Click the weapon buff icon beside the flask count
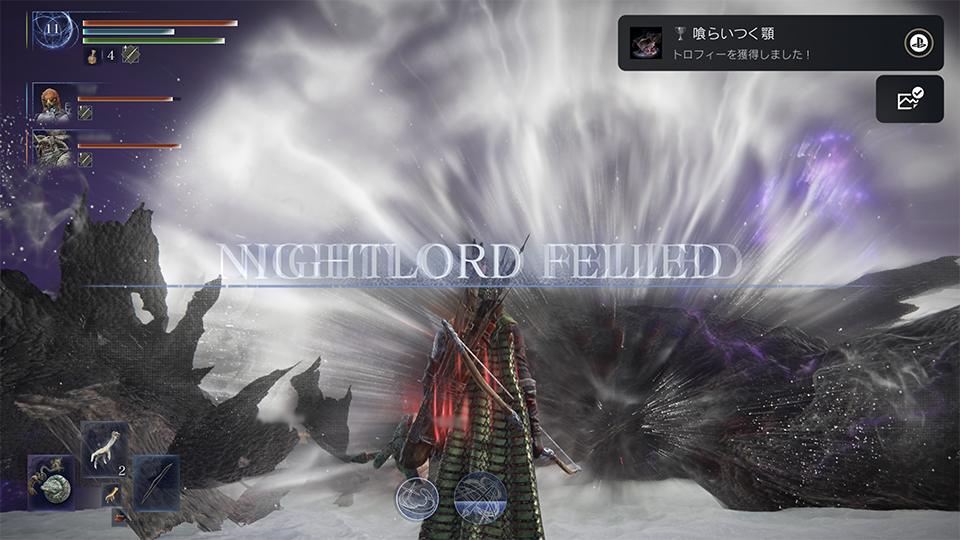 click(130, 56)
